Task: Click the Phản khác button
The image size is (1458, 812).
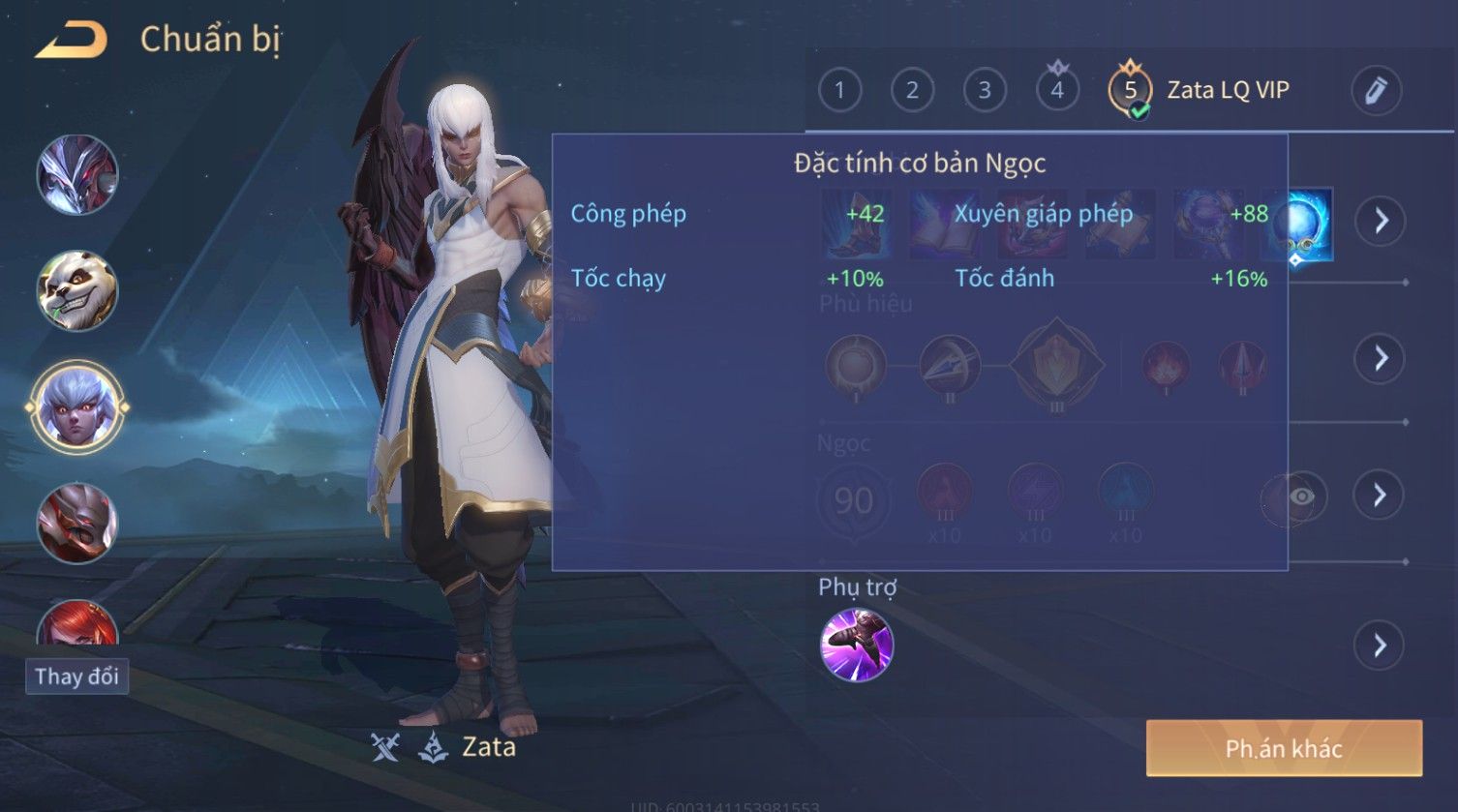Action: pos(1284,748)
